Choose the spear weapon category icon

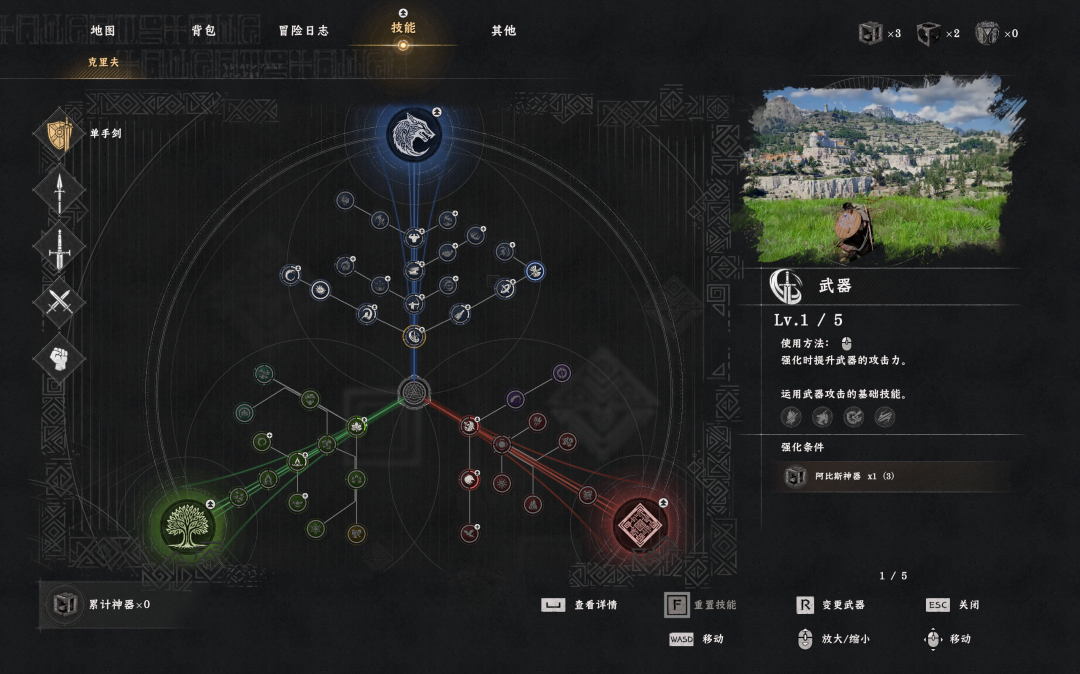[x=60, y=190]
